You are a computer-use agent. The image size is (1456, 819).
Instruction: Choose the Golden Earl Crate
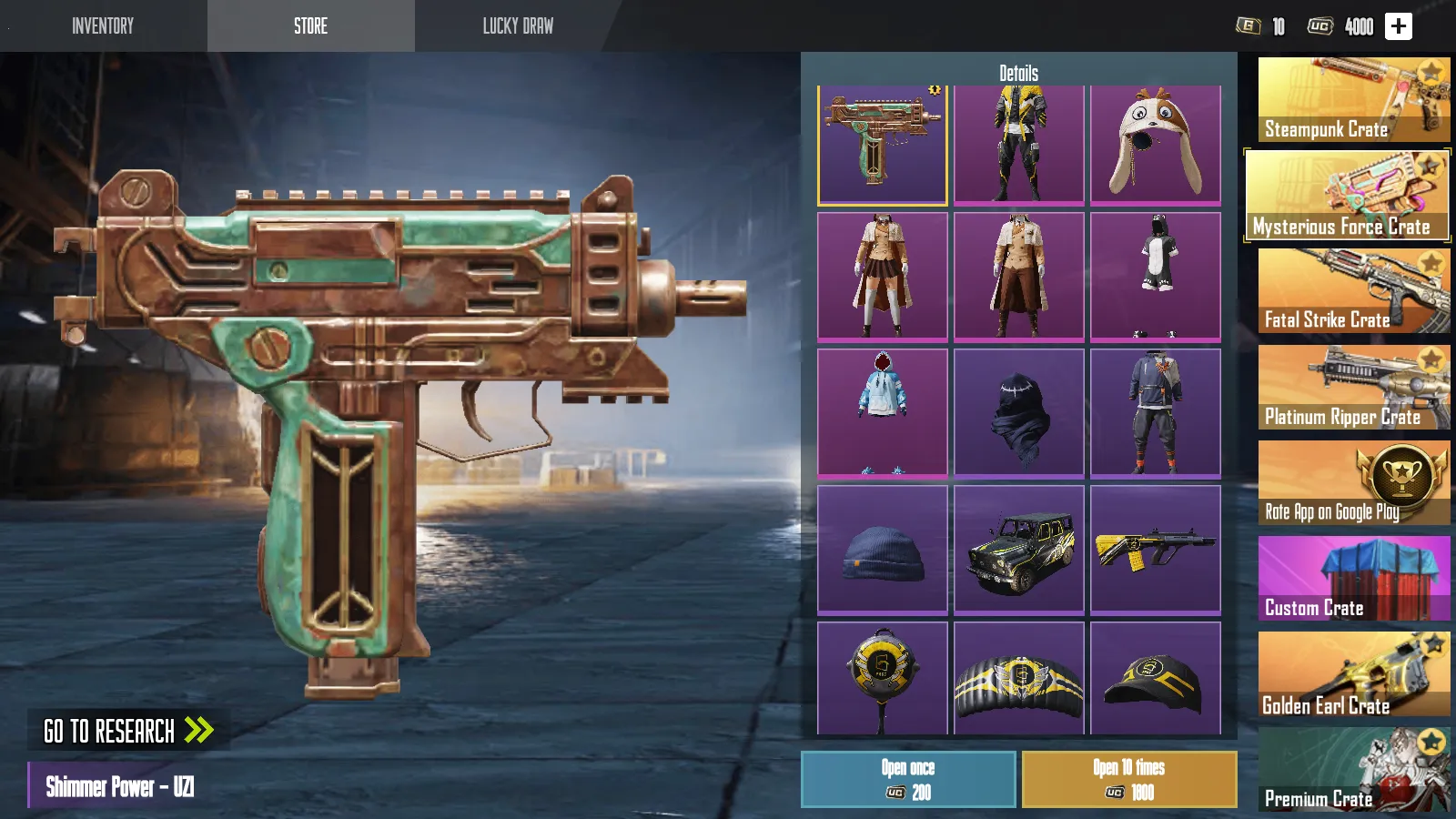coord(1353,675)
